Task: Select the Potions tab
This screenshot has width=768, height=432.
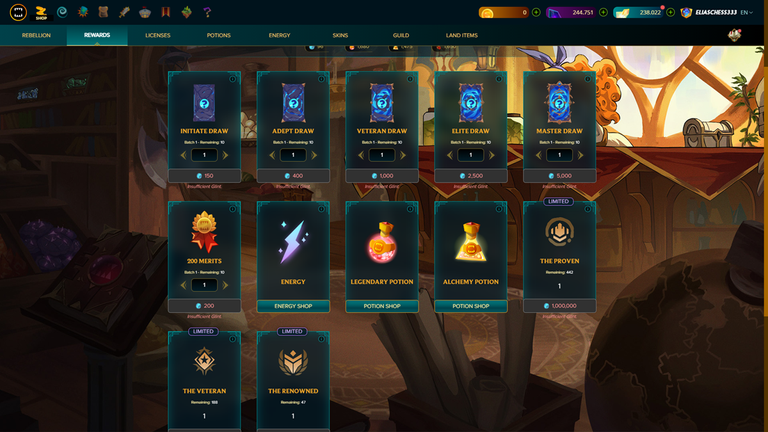Action: click(x=218, y=35)
